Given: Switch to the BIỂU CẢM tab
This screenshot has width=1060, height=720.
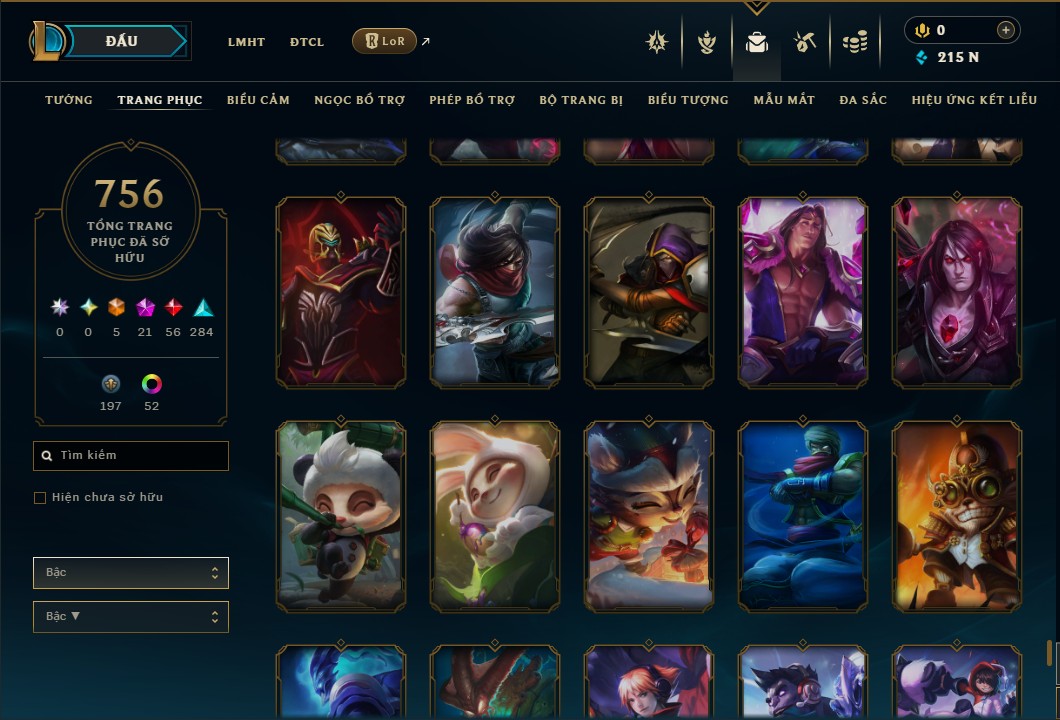Looking at the screenshot, I should pyautogui.click(x=258, y=100).
